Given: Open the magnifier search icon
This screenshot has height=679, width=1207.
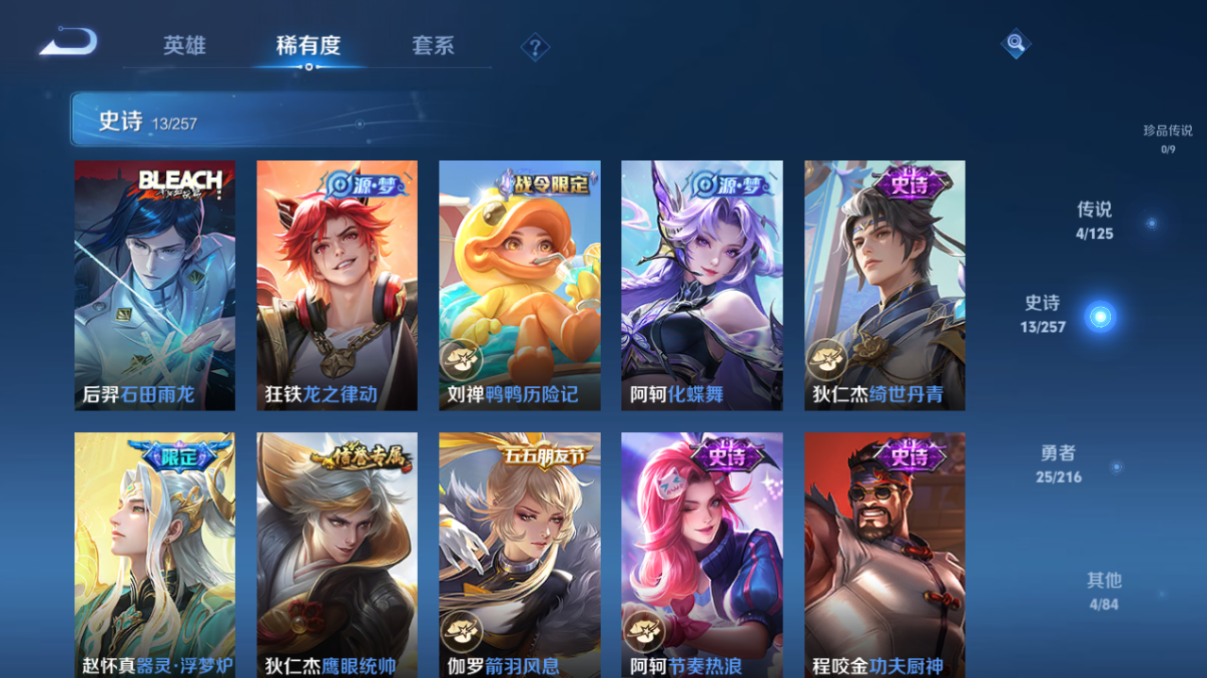Looking at the screenshot, I should click(x=1015, y=43).
